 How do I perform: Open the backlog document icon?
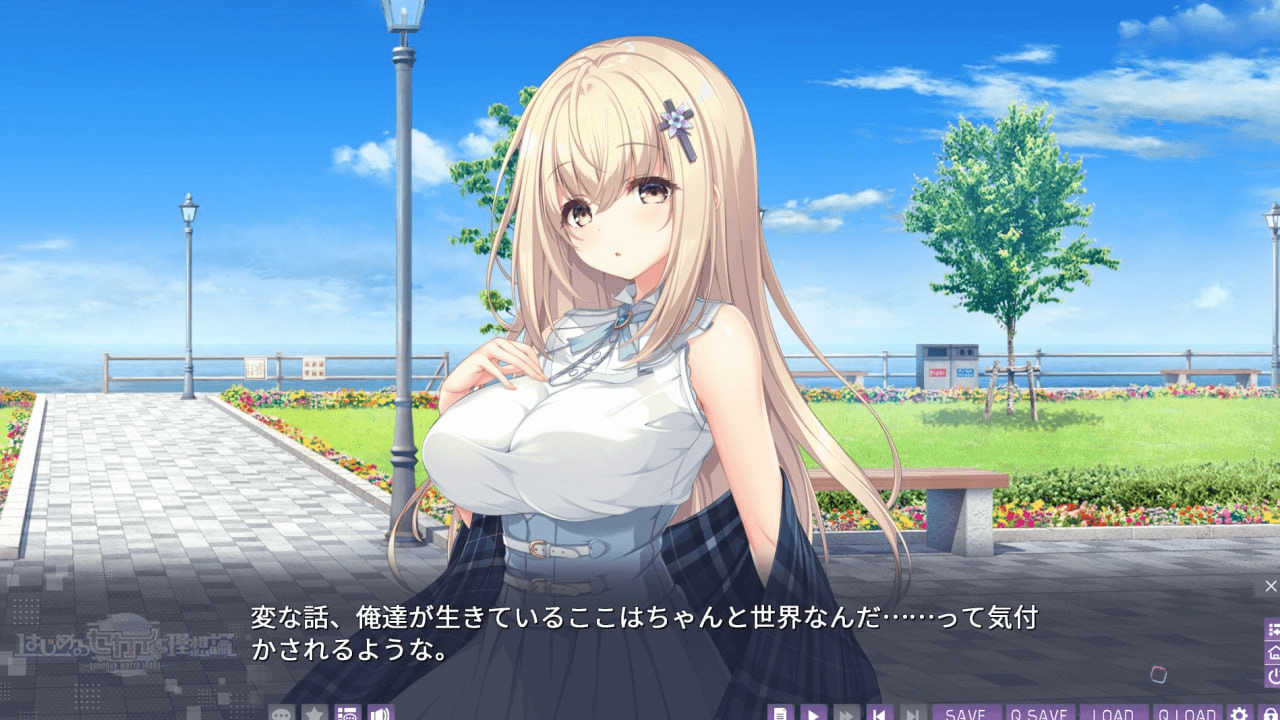[781, 713]
